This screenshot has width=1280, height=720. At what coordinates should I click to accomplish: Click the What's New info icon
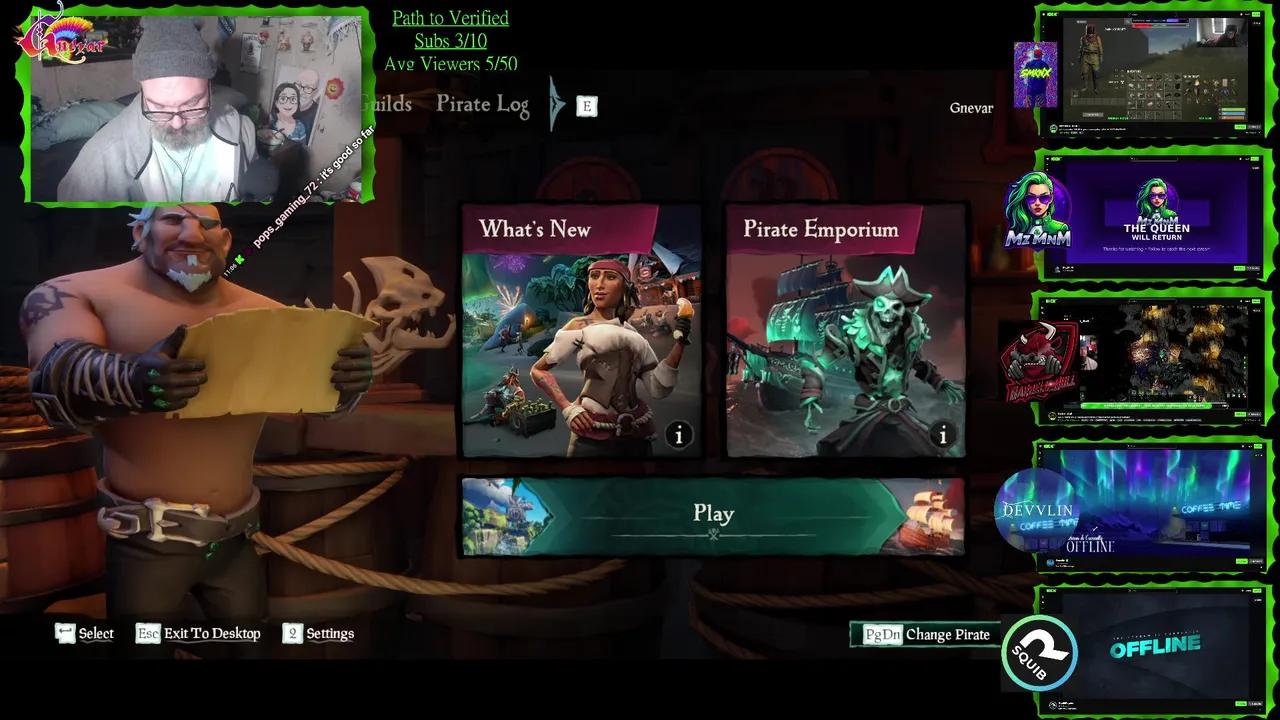click(x=678, y=435)
